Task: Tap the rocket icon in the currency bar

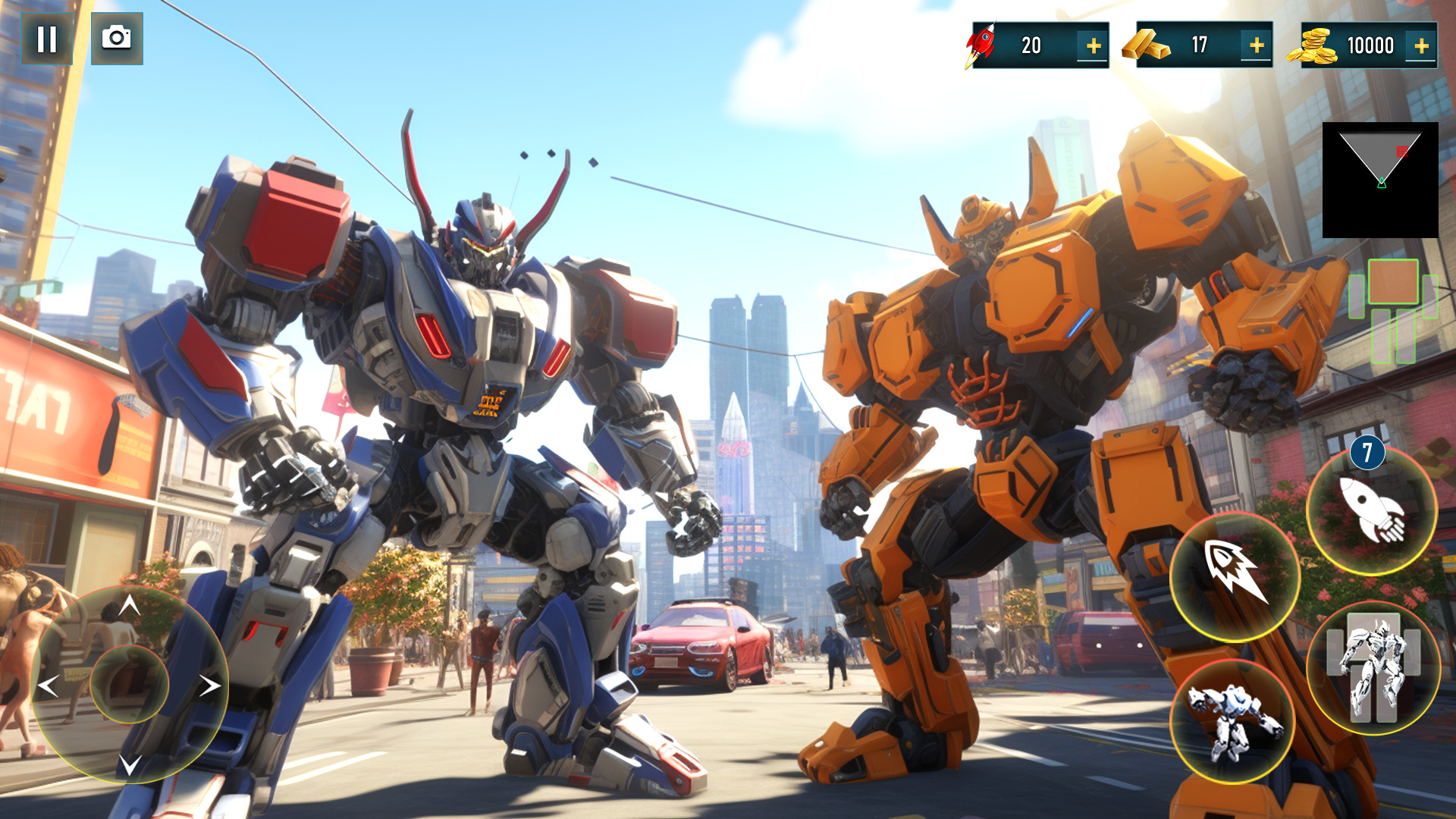Action: pyautogui.click(x=981, y=45)
